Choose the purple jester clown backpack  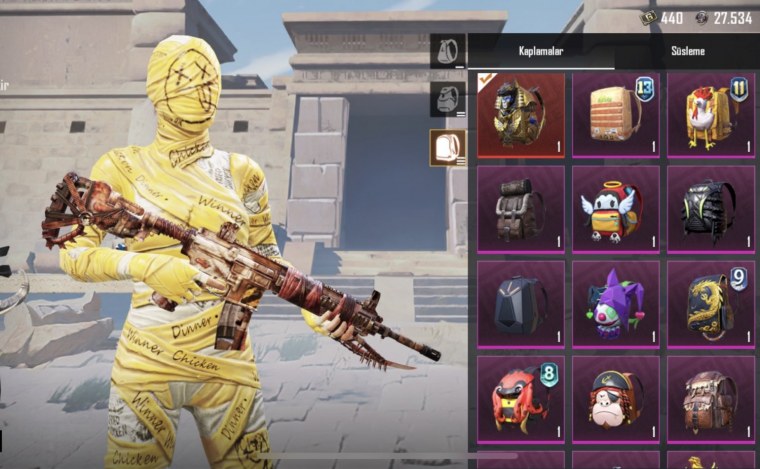614,303
